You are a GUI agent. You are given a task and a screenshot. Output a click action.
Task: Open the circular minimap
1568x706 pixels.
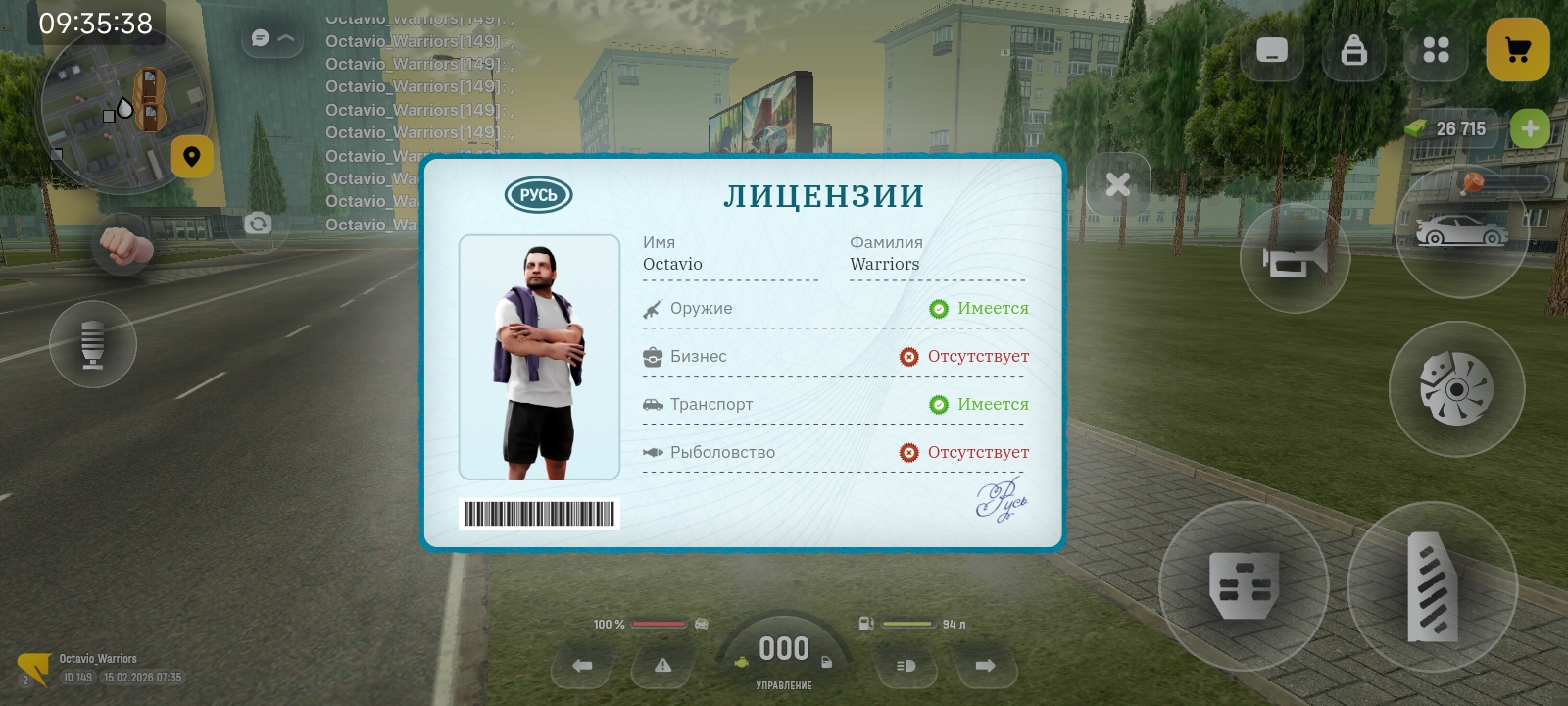tap(121, 110)
